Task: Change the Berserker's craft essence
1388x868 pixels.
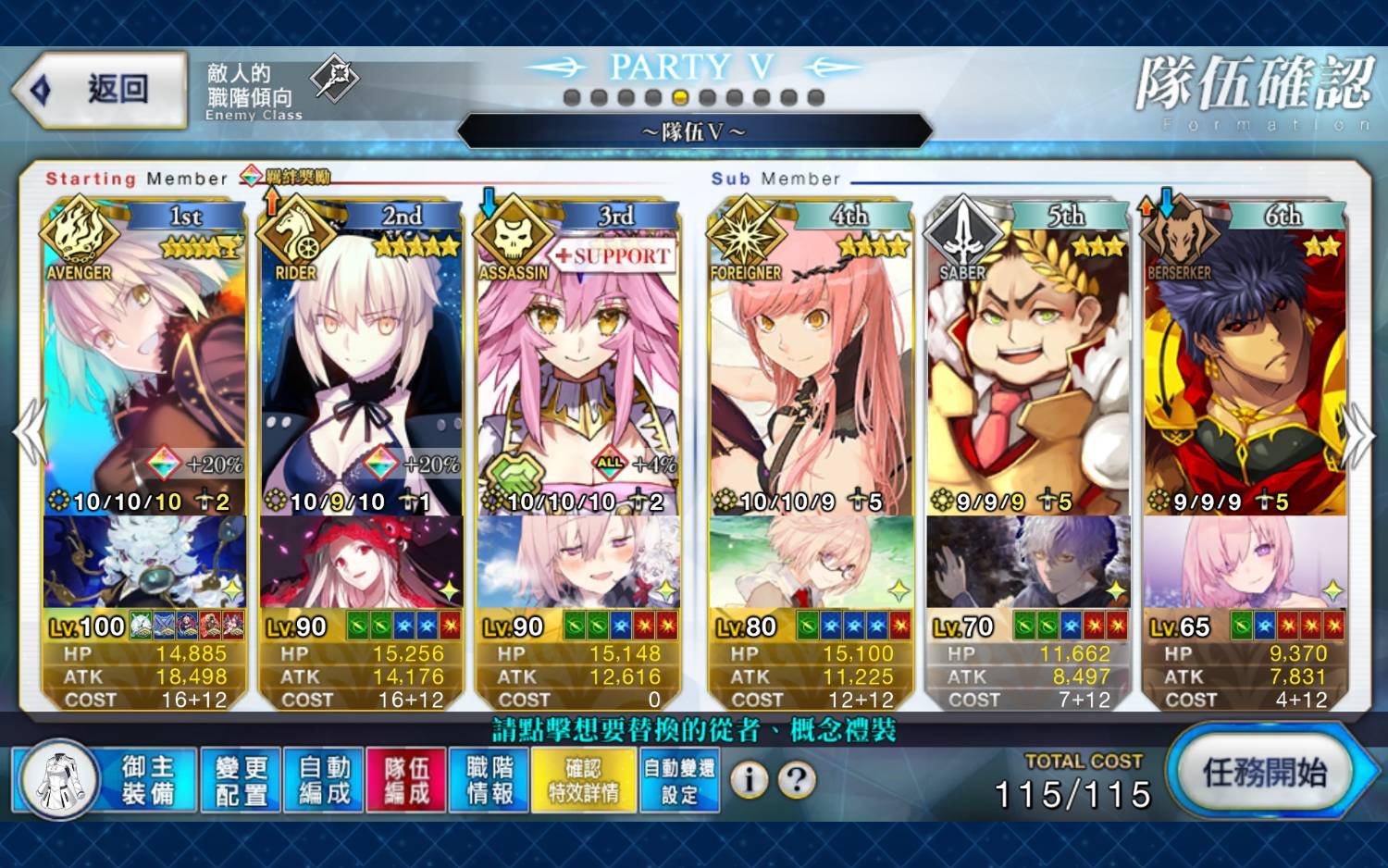Action: click(1245, 562)
